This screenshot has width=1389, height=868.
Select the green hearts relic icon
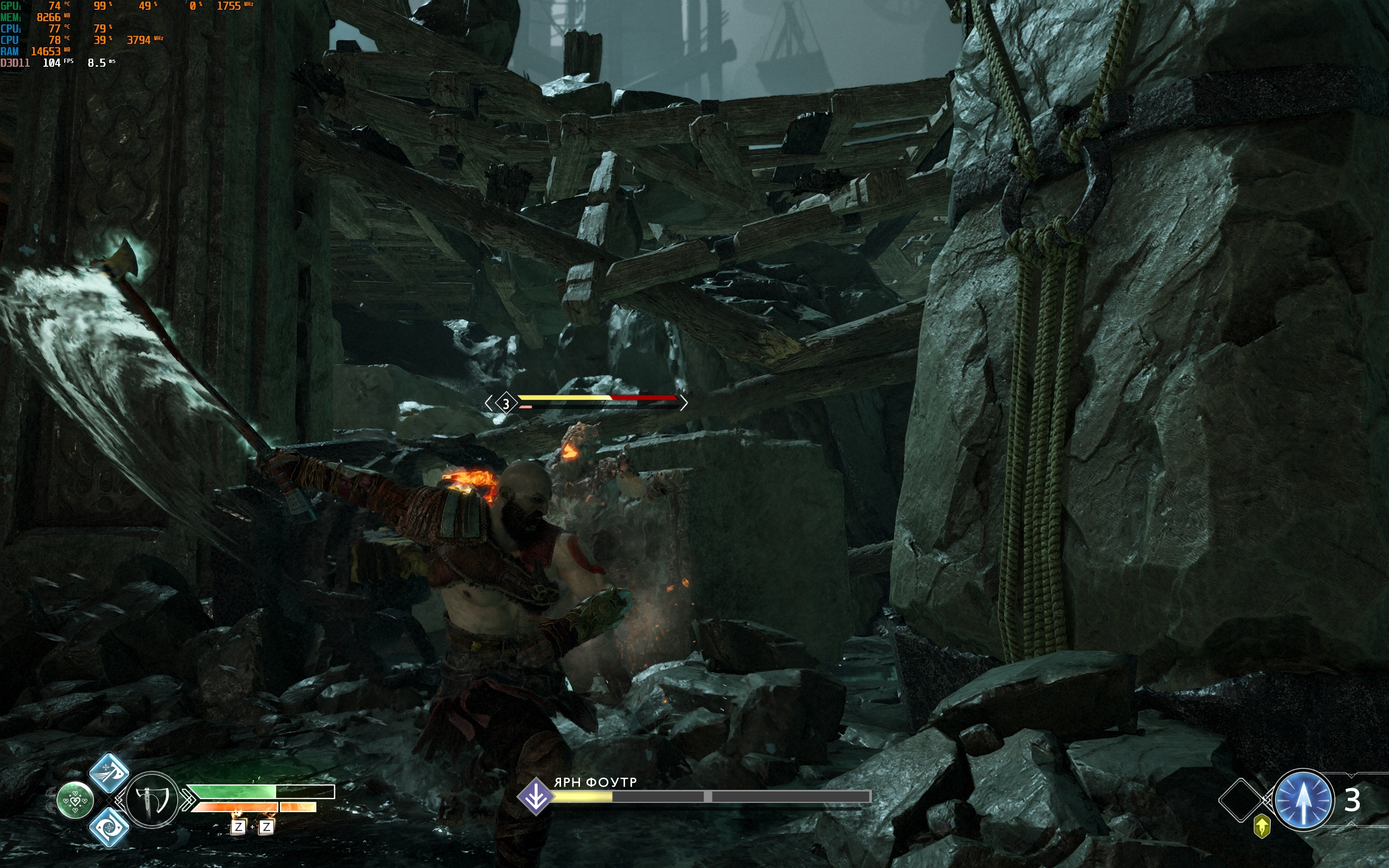coord(75,800)
